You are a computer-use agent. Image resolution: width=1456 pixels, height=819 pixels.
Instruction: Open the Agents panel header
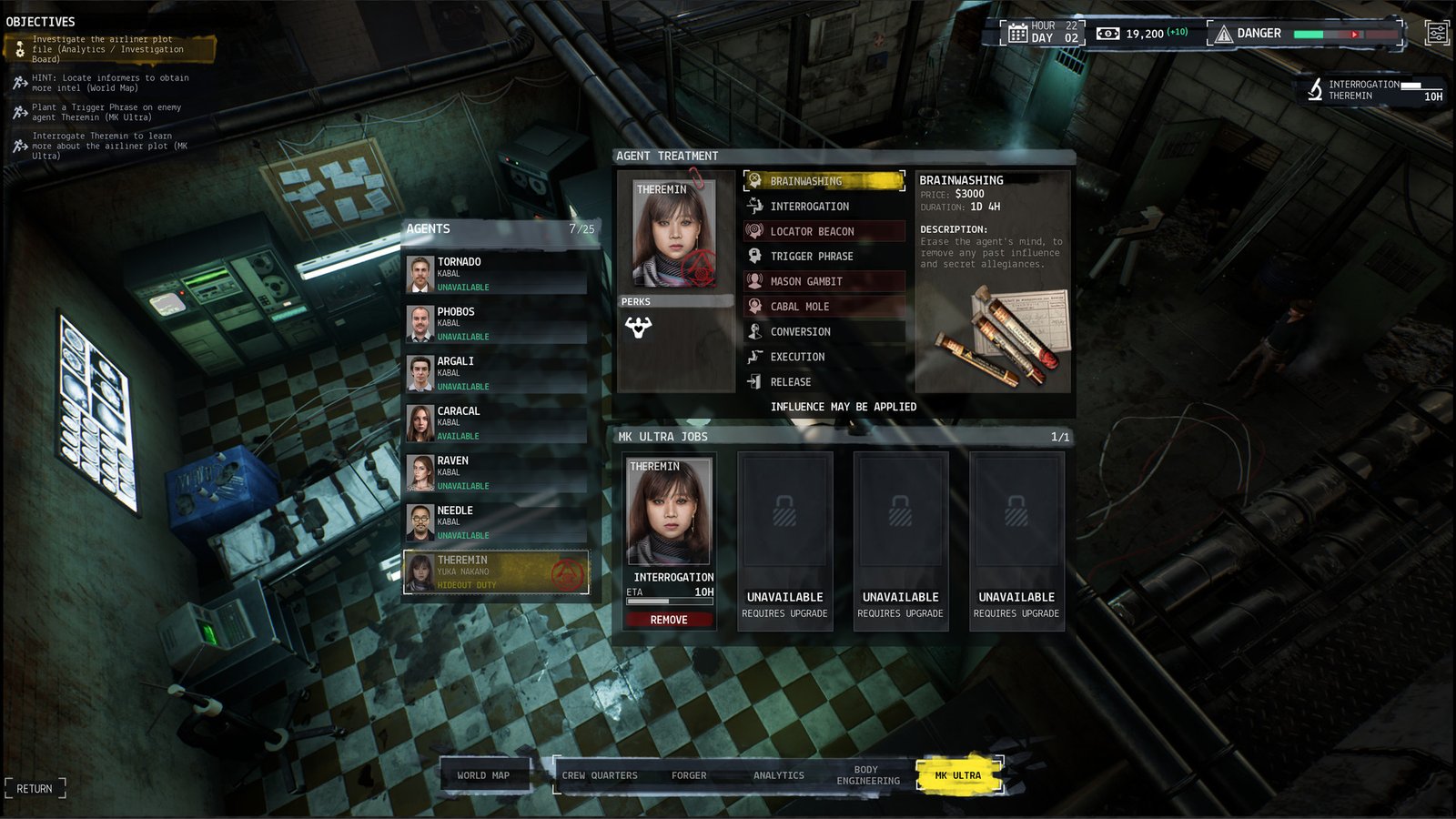[x=428, y=228]
